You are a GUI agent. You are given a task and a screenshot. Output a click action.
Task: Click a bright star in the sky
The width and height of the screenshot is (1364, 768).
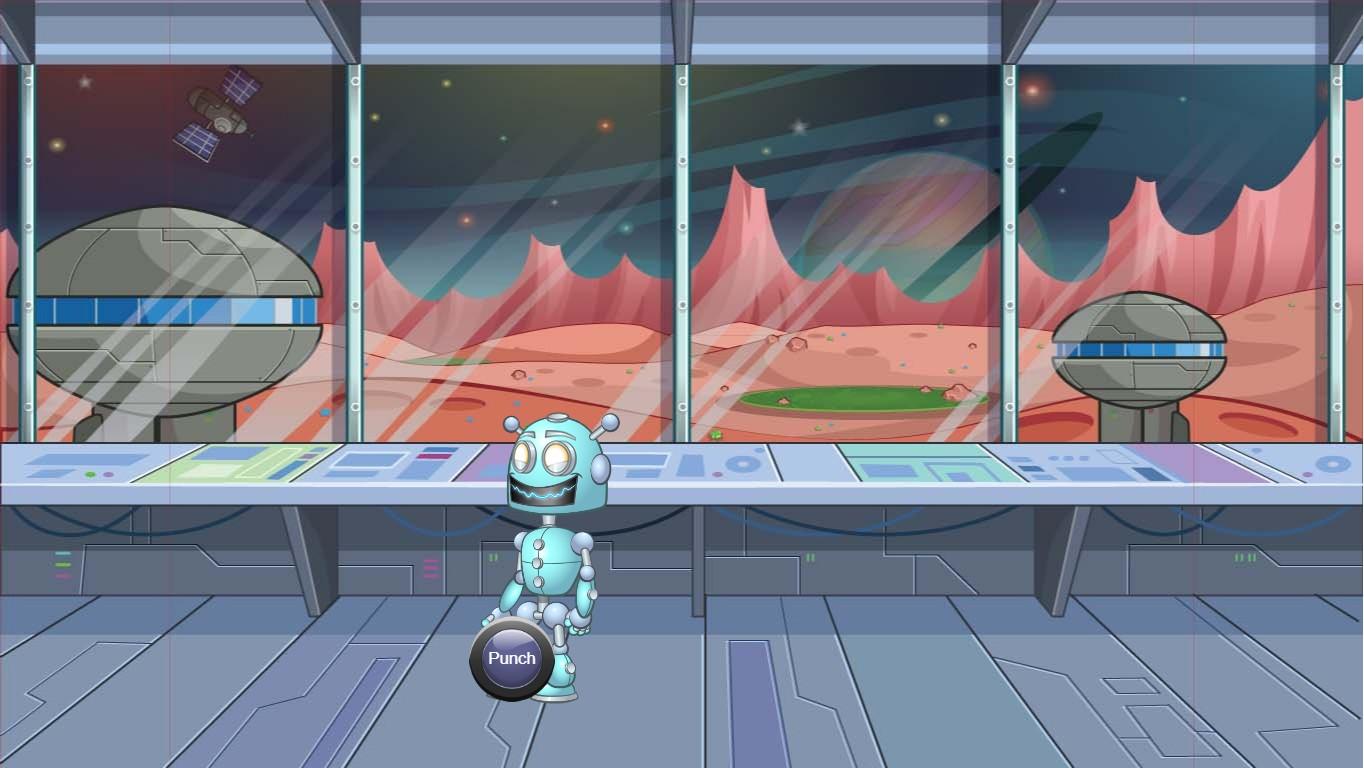click(x=800, y=125)
